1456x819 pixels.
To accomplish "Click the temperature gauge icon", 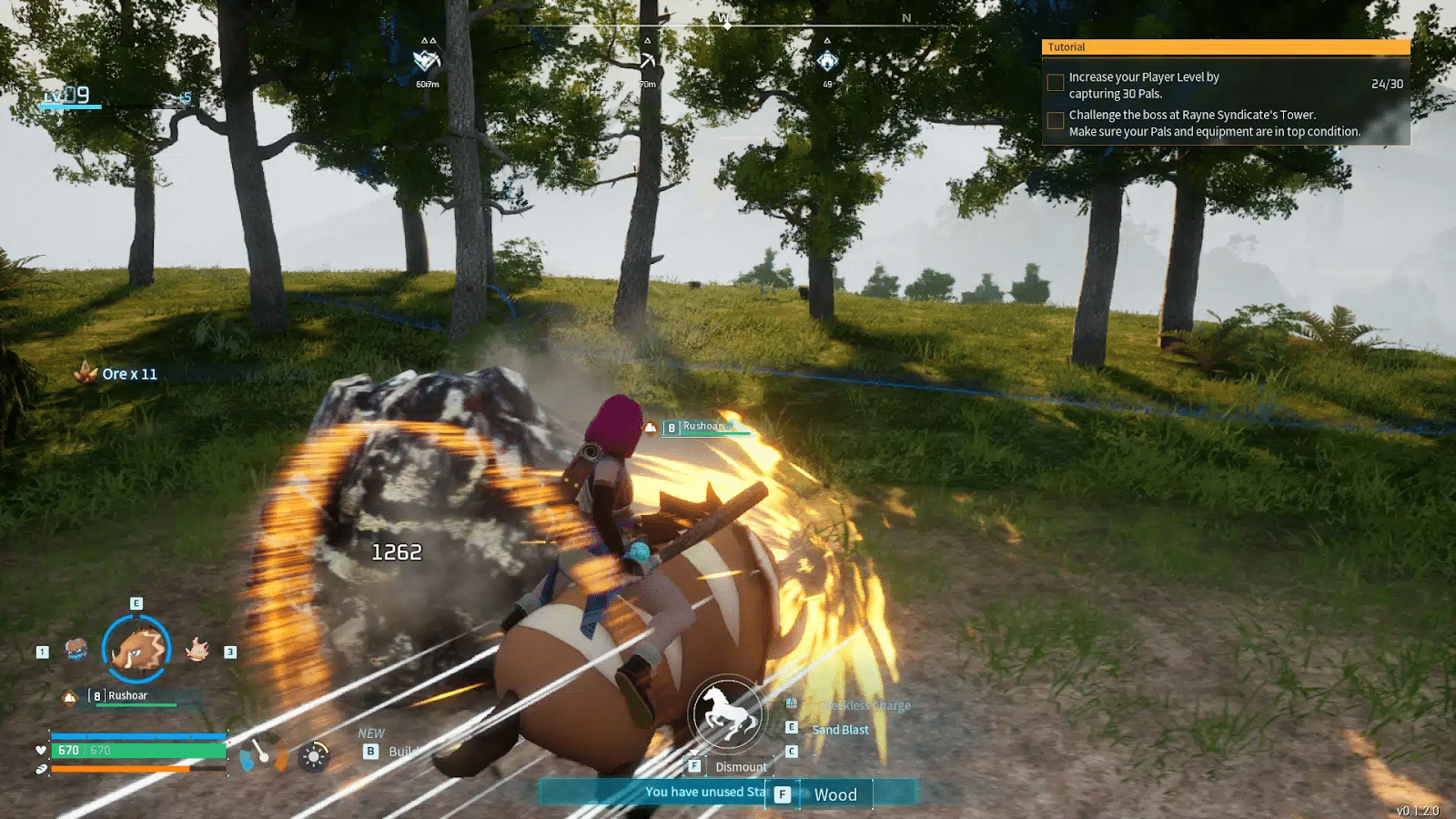I will coord(262,755).
